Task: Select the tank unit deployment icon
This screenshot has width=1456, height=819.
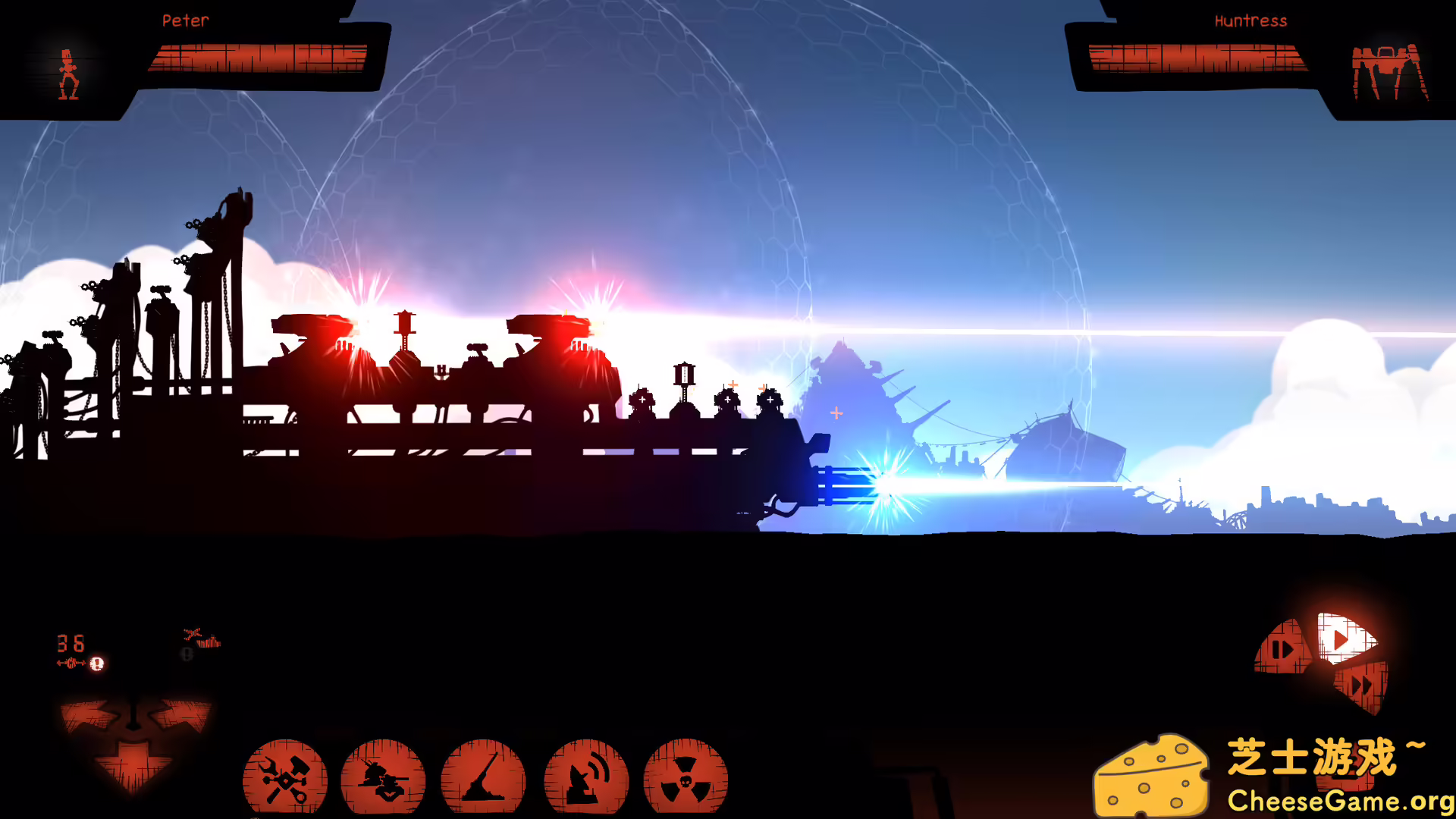Action: tap(385, 780)
